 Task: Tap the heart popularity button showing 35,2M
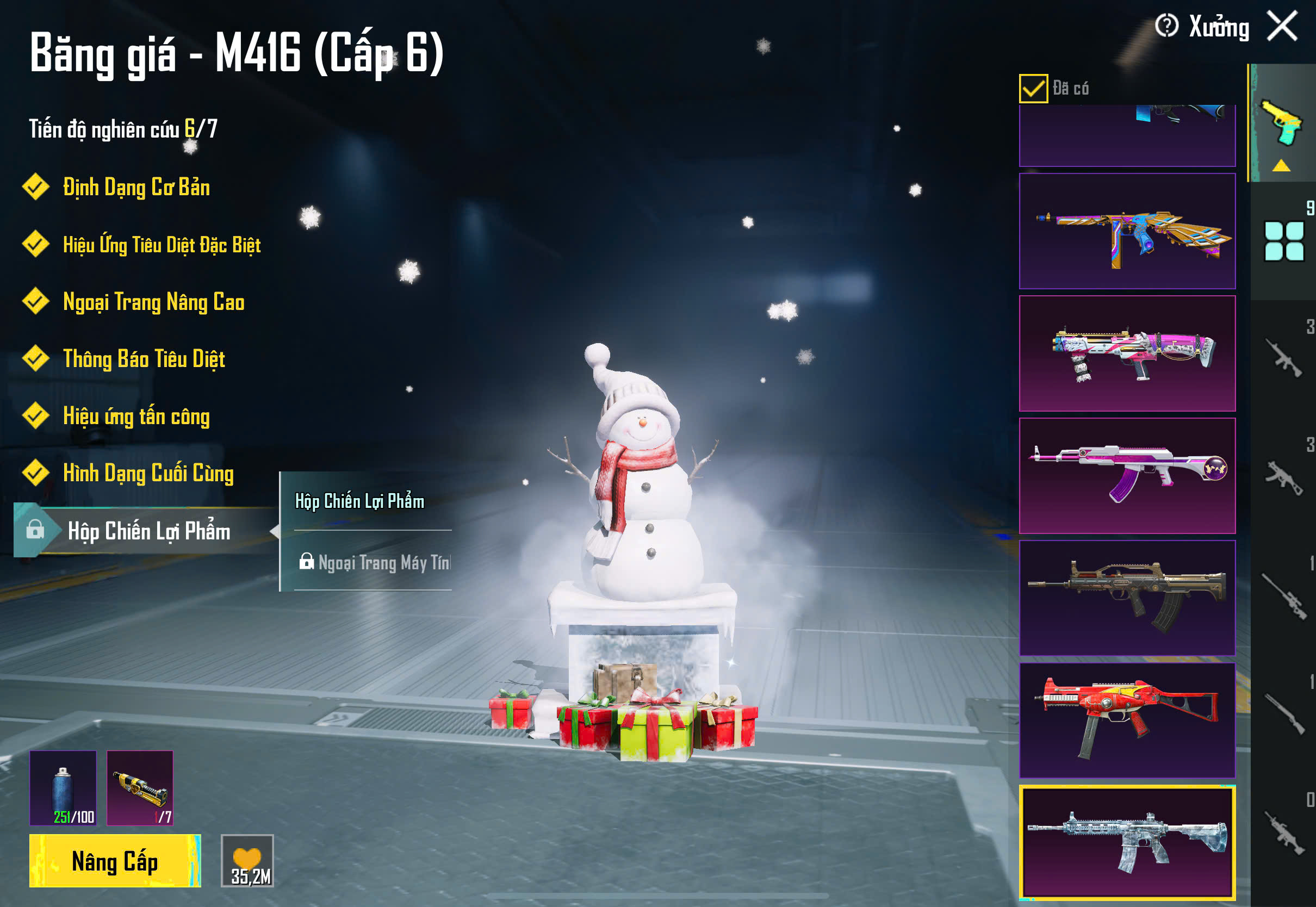pyautogui.click(x=247, y=861)
